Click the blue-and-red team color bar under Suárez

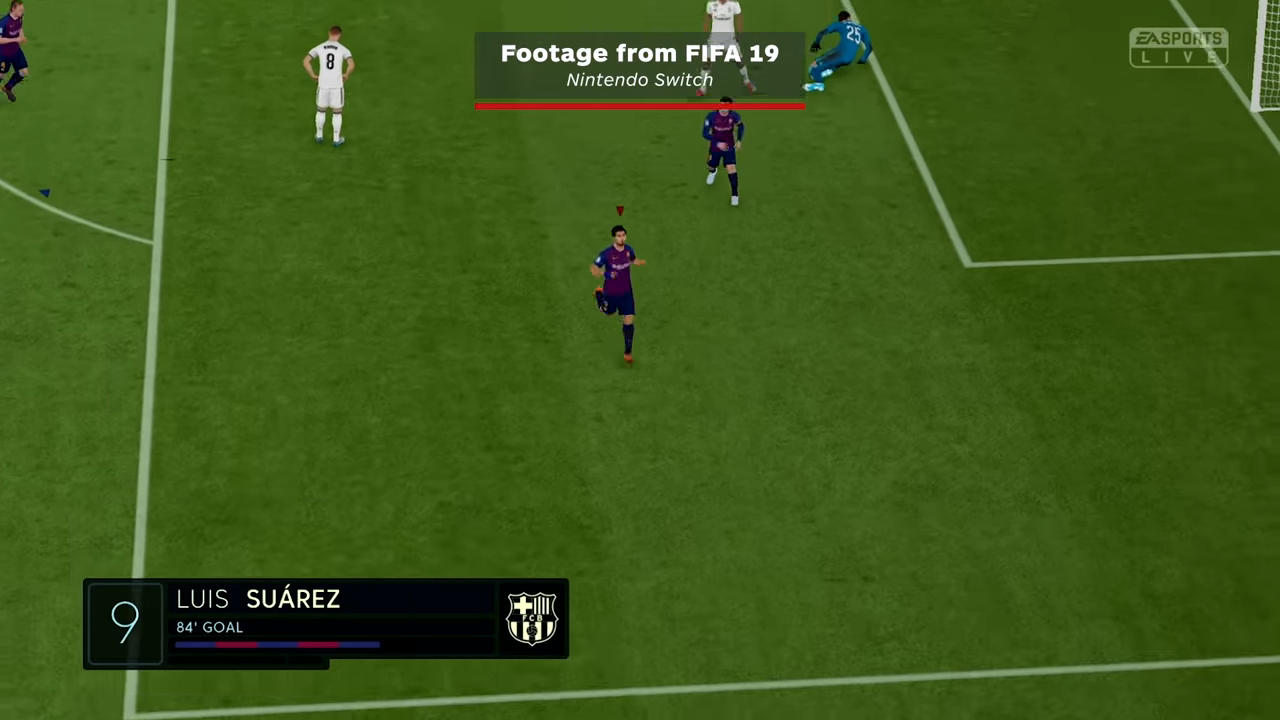pyautogui.click(x=278, y=645)
